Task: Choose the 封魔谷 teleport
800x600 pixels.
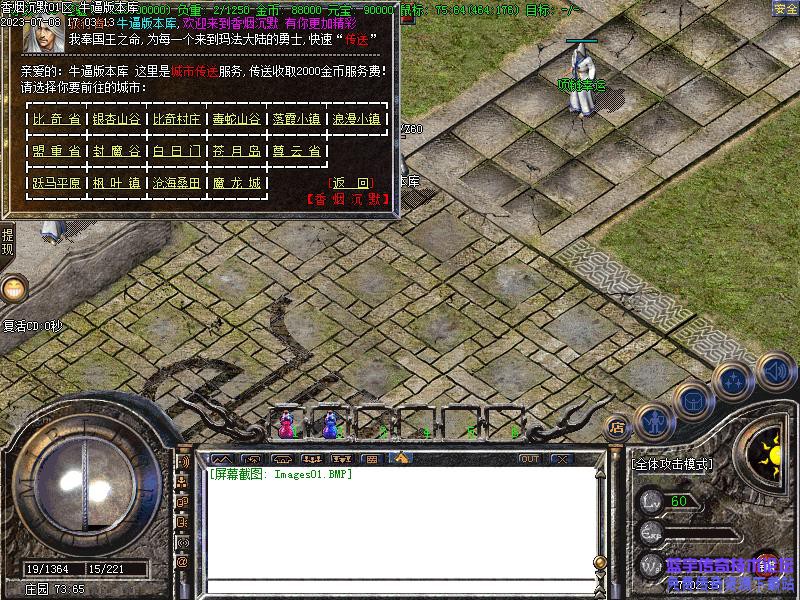Action: point(116,151)
